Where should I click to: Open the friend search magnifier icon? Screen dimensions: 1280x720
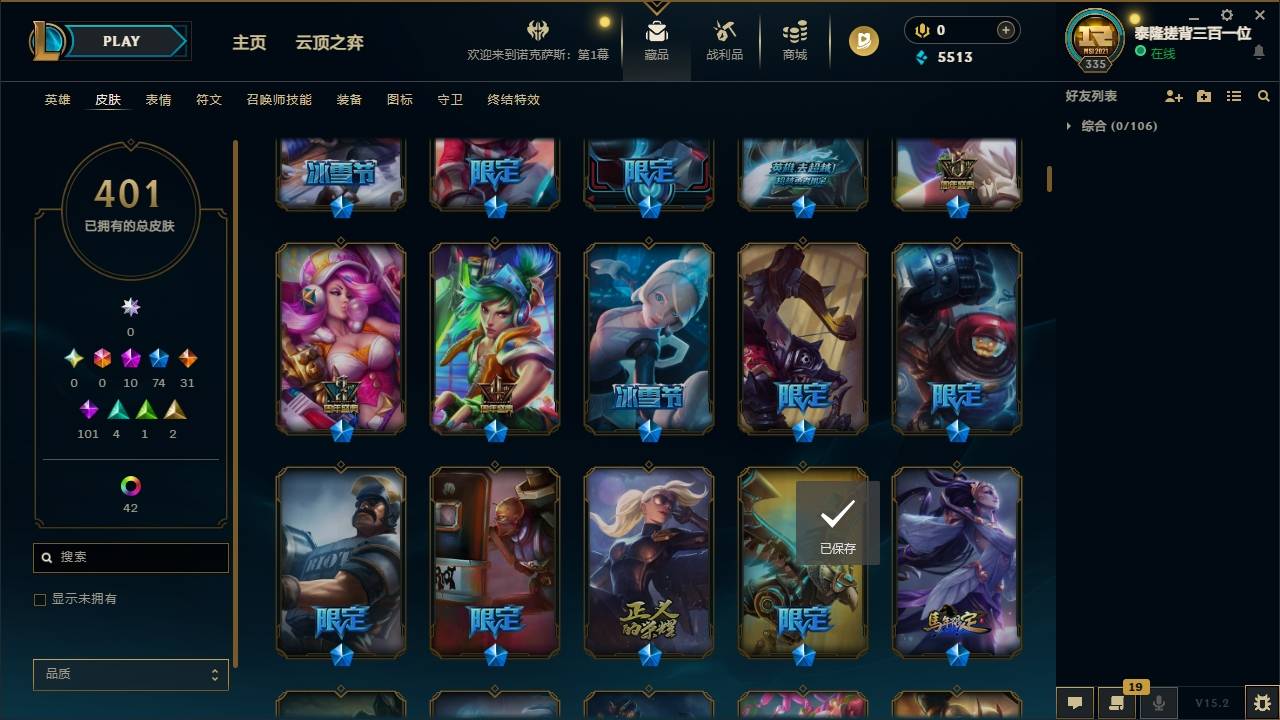[1264, 95]
